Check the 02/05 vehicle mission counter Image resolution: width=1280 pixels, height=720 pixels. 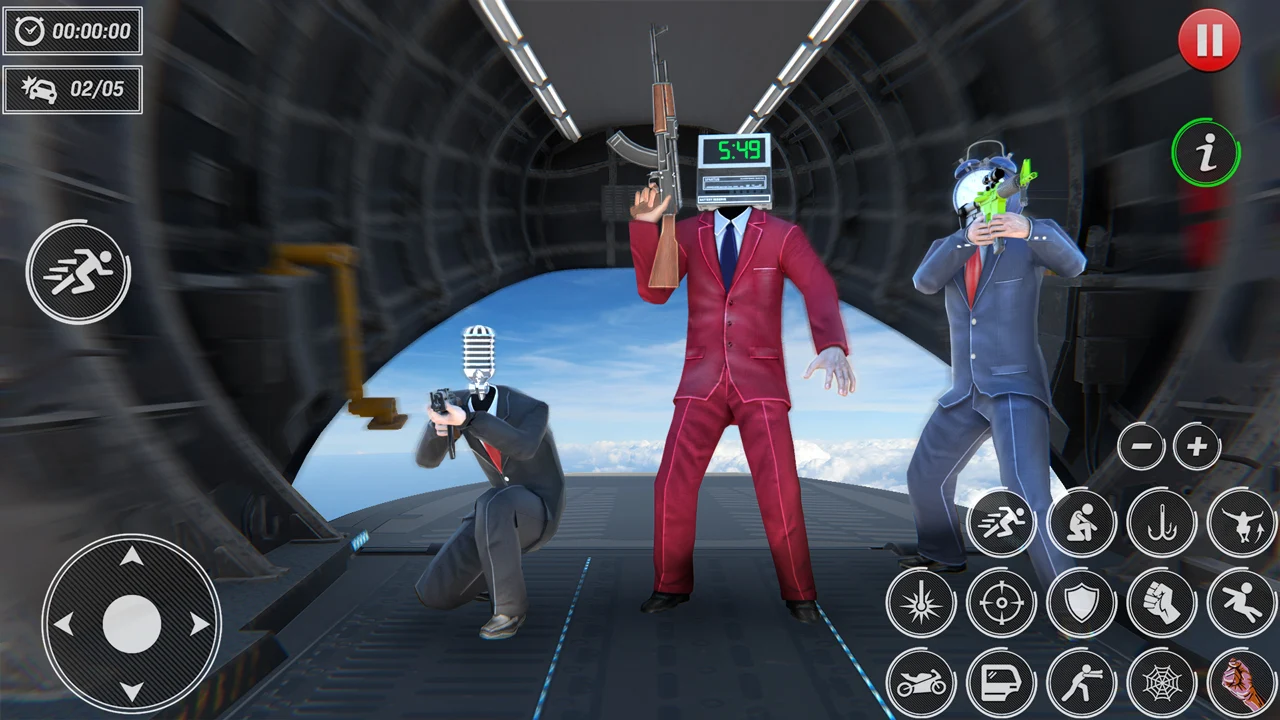[x=72, y=90]
